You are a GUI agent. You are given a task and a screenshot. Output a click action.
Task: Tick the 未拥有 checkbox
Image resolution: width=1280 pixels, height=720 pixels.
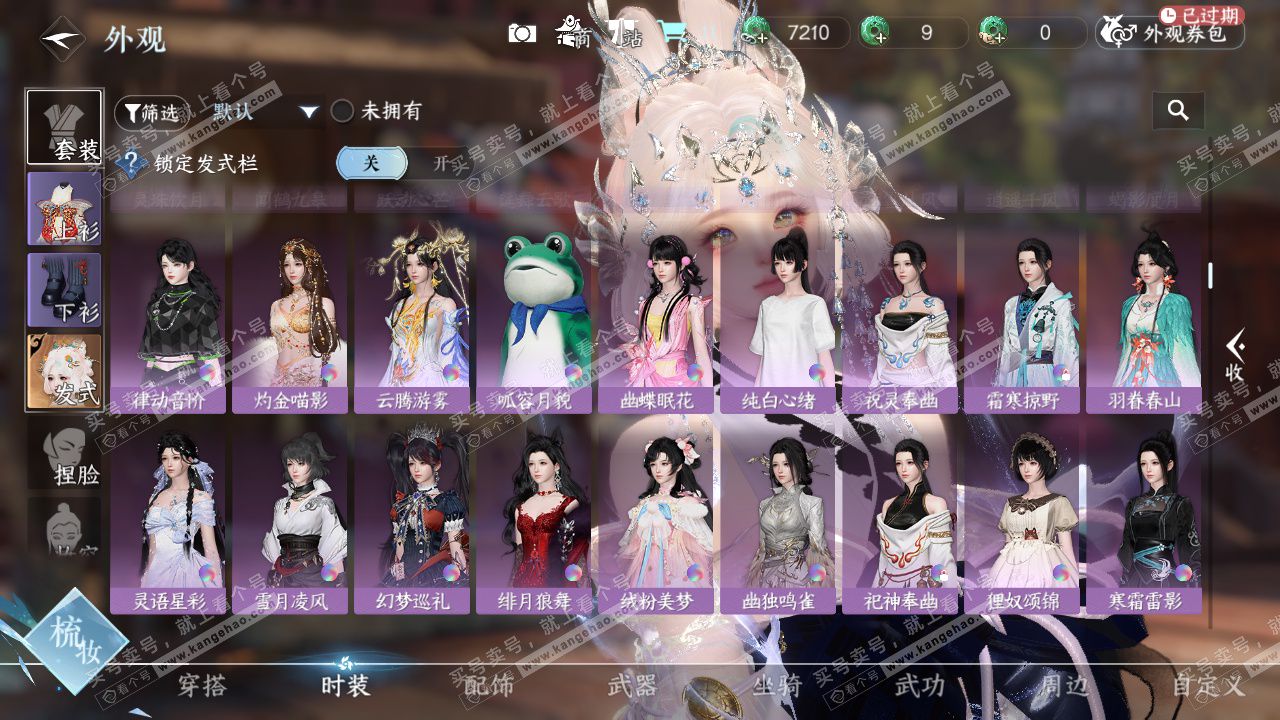coord(343,111)
